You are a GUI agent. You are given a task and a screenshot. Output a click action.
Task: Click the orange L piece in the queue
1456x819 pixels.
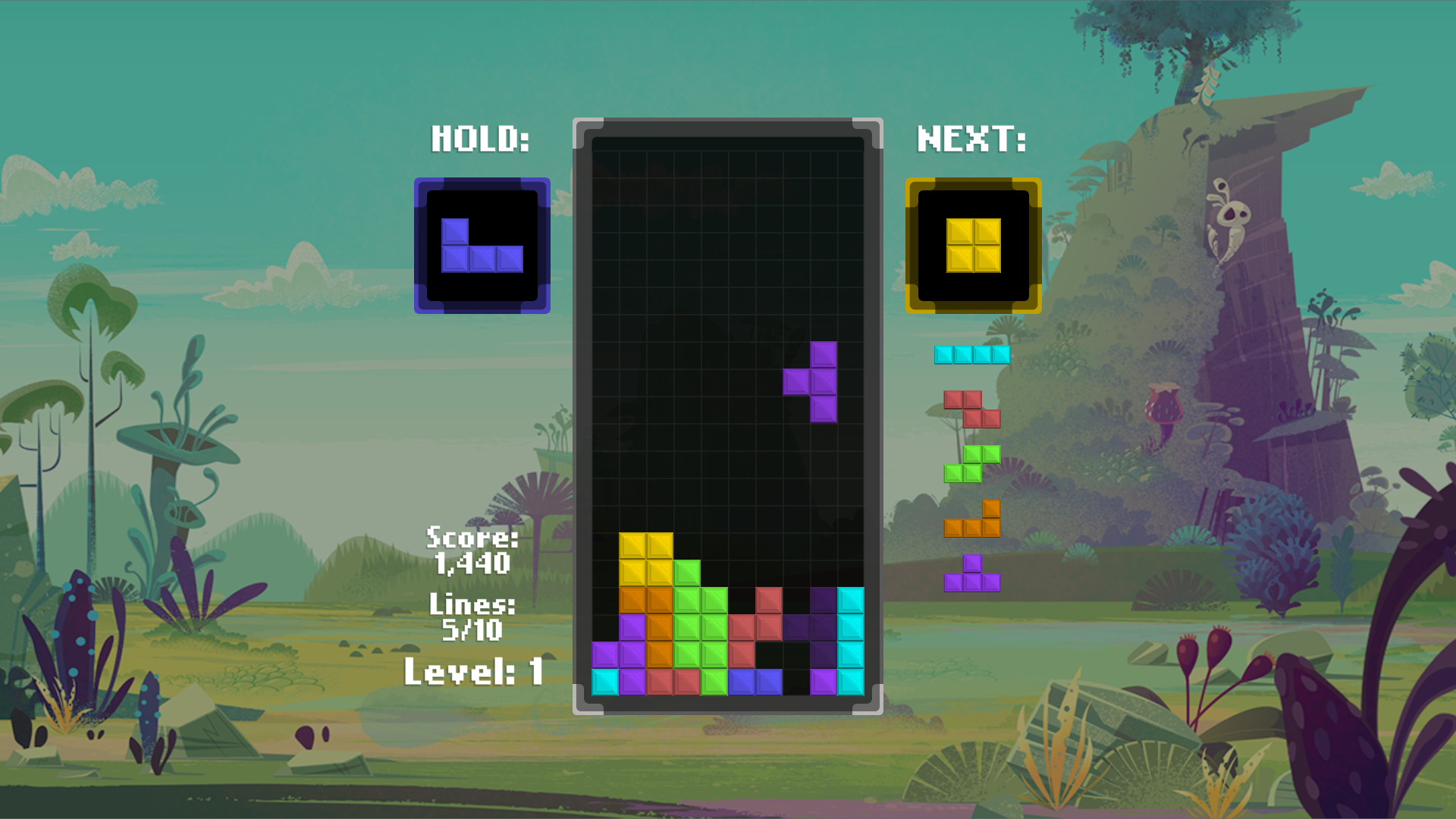coord(971,520)
